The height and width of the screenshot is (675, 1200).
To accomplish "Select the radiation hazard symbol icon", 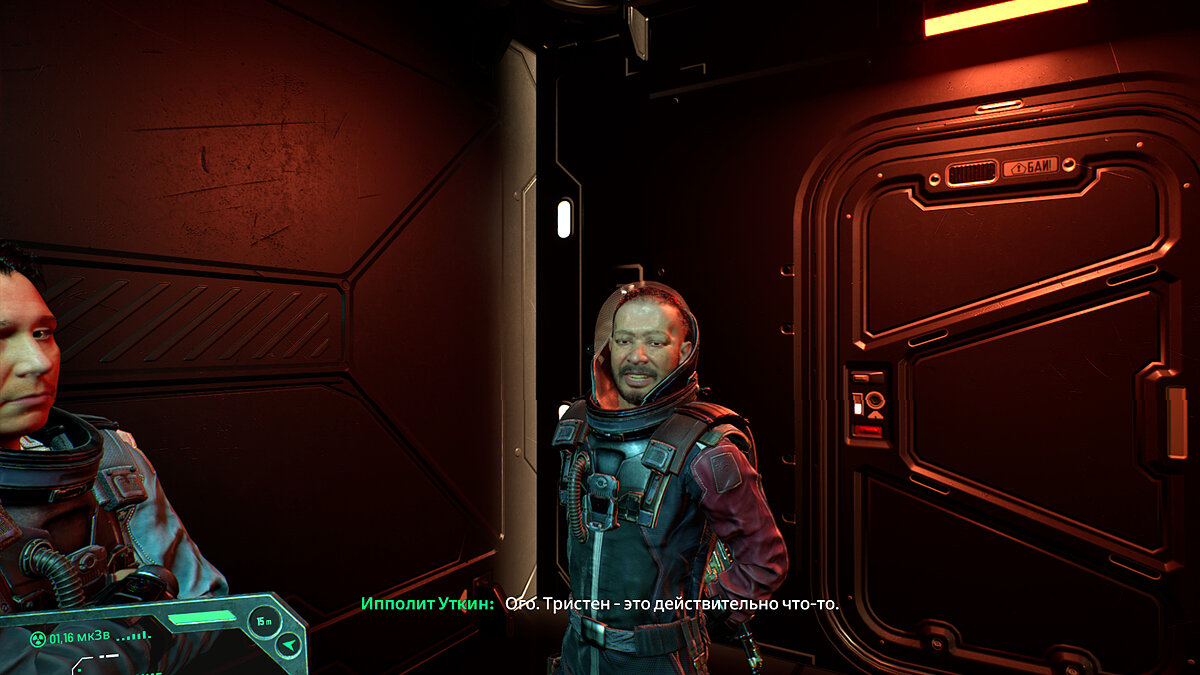I will (38, 639).
